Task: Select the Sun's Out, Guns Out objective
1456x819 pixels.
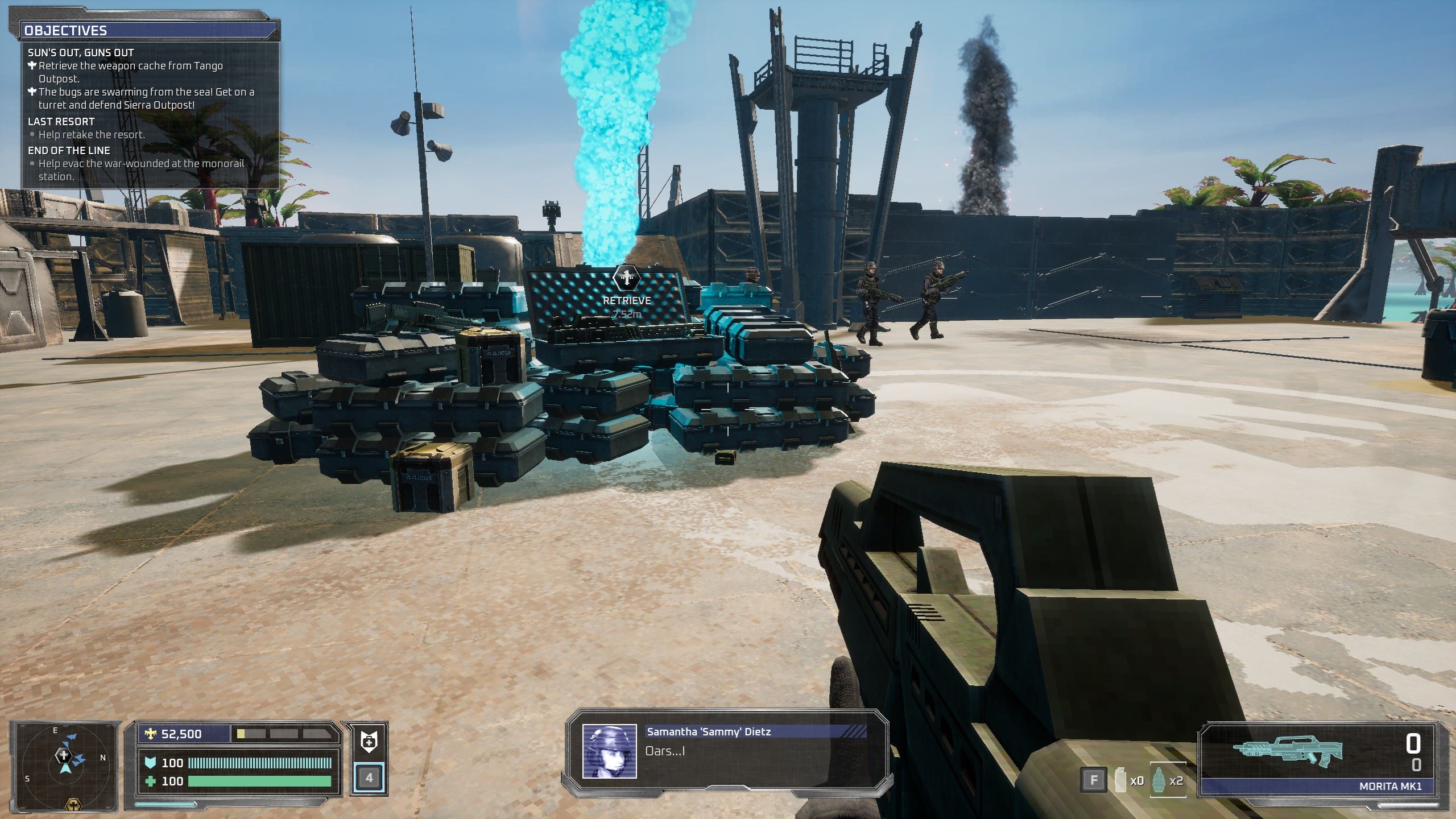Action: (x=81, y=53)
